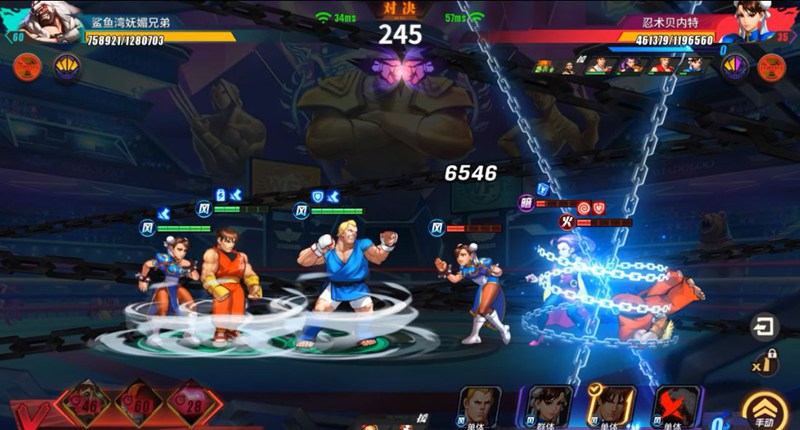Select the purple-haired fighter in enemy roster
Image resolution: width=800 pixels, height=430 pixels.
click(x=630, y=66)
